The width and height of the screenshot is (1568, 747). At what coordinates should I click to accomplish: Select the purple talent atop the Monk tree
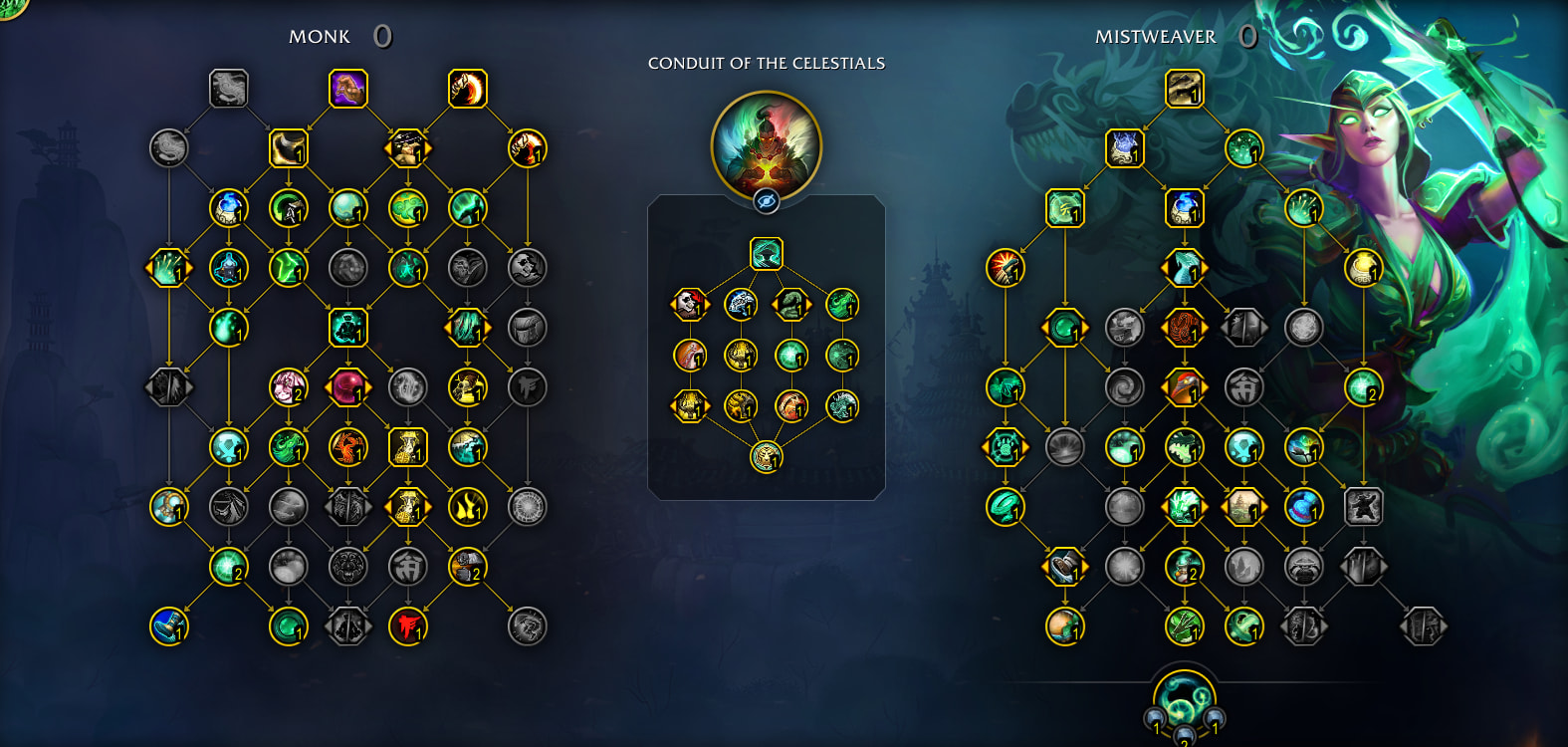pyautogui.click(x=348, y=89)
